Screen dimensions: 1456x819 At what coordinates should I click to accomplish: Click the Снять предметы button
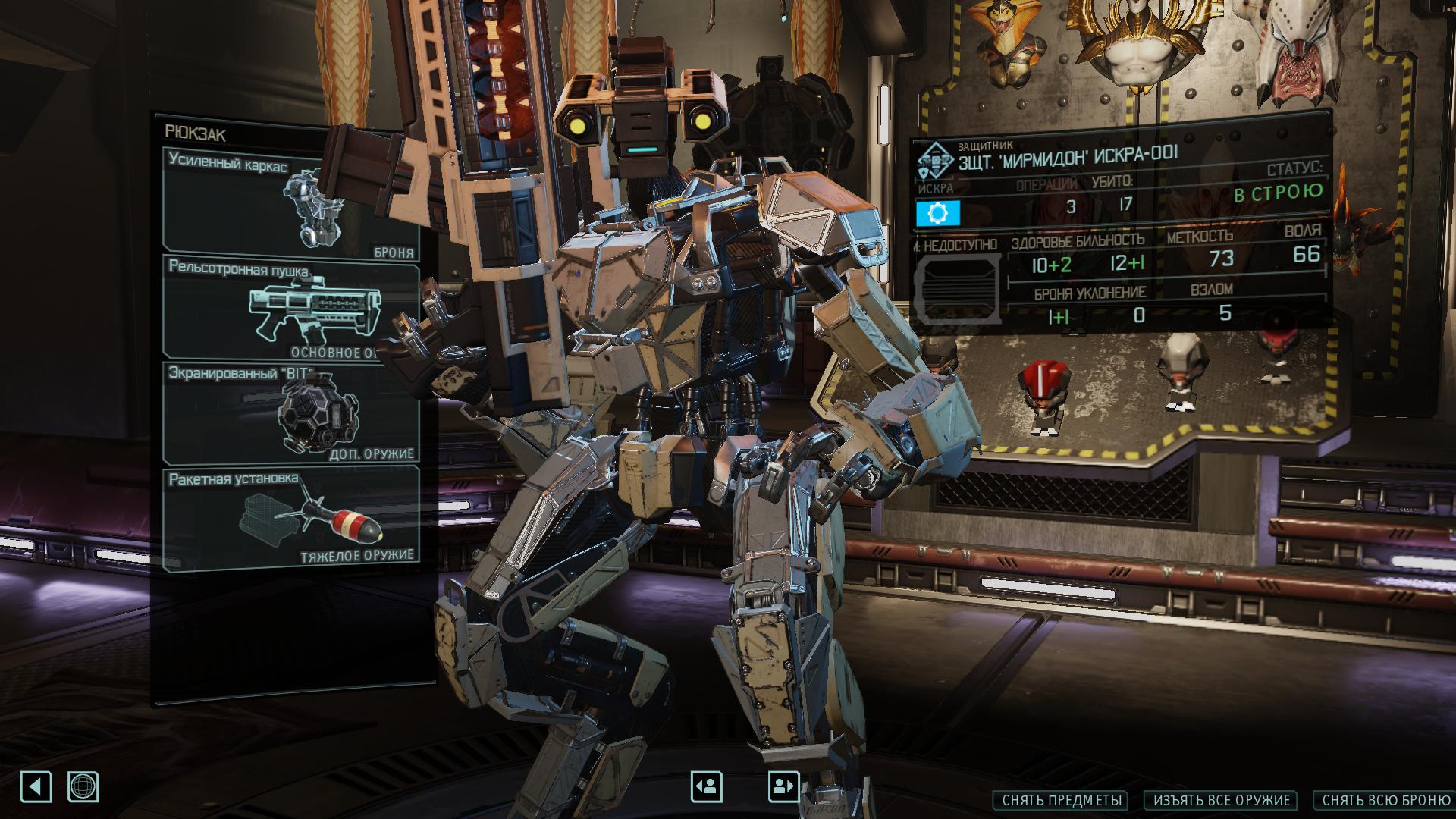click(1059, 800)
